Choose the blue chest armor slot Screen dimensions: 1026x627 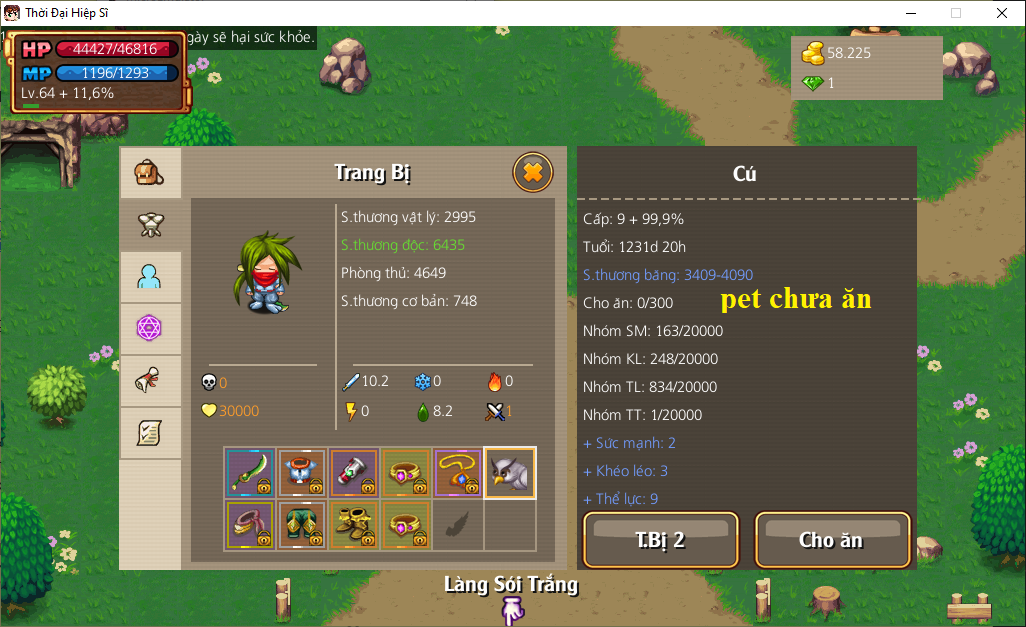(302, 473)
